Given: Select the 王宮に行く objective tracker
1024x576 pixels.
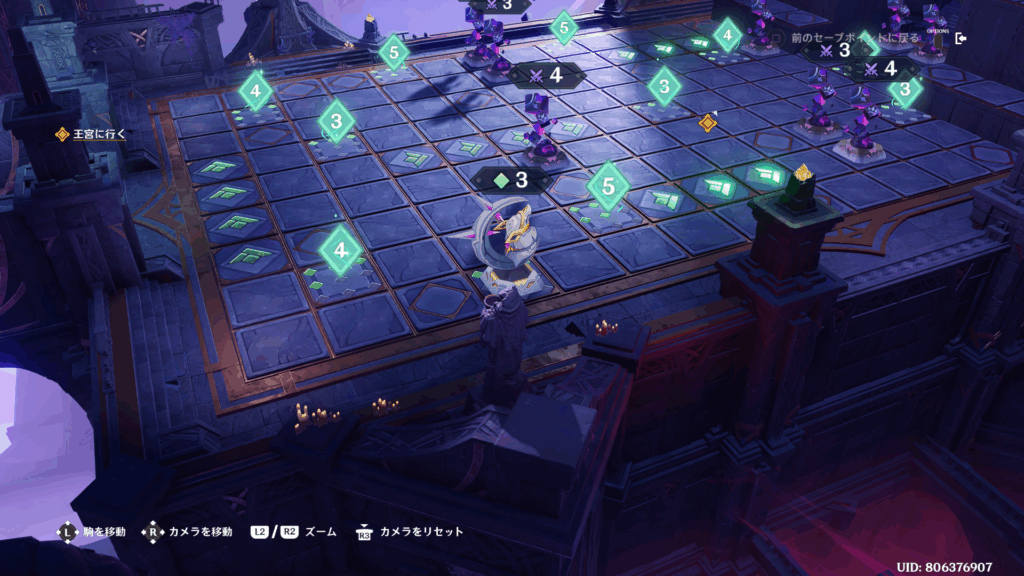Looking at the screenshot, I should coord(93,133).
